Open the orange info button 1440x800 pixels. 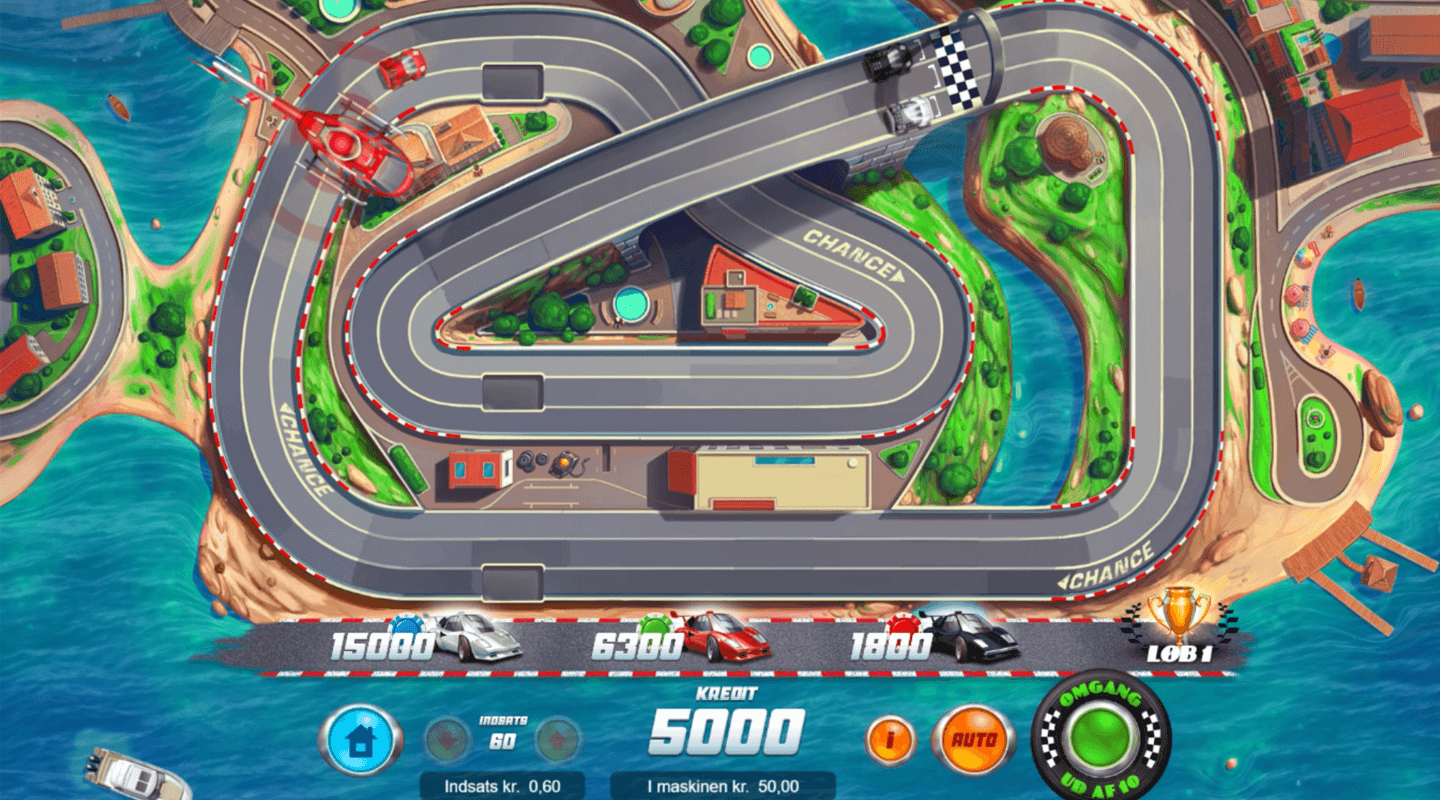[x=890, y=740]
